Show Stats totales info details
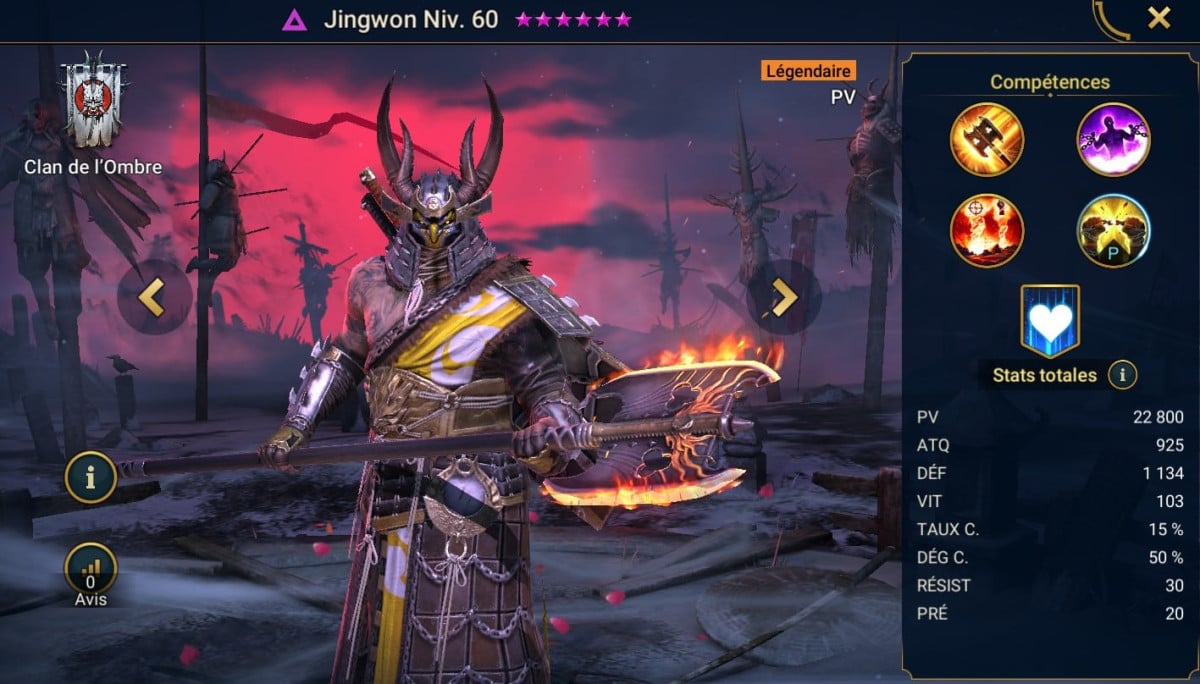1200x684 pixels. point(1123,375)
